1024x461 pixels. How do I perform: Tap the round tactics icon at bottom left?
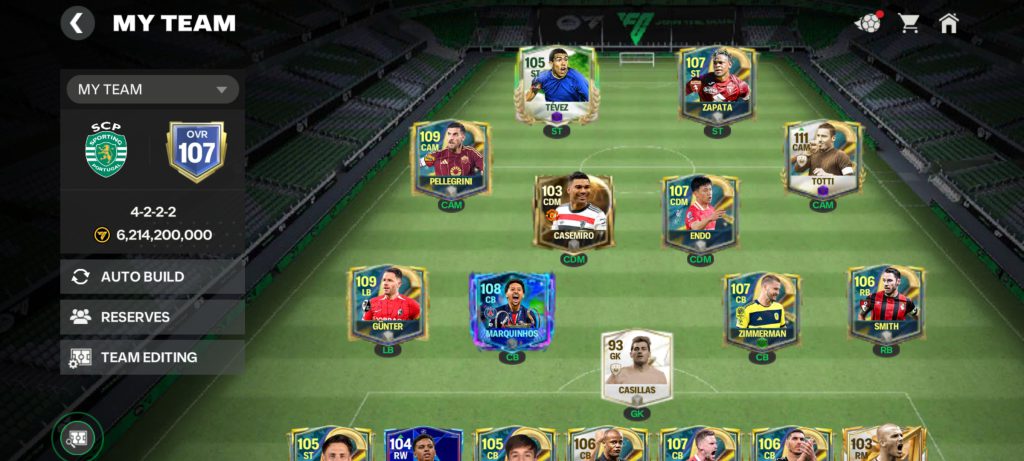[x=77, y=437]
